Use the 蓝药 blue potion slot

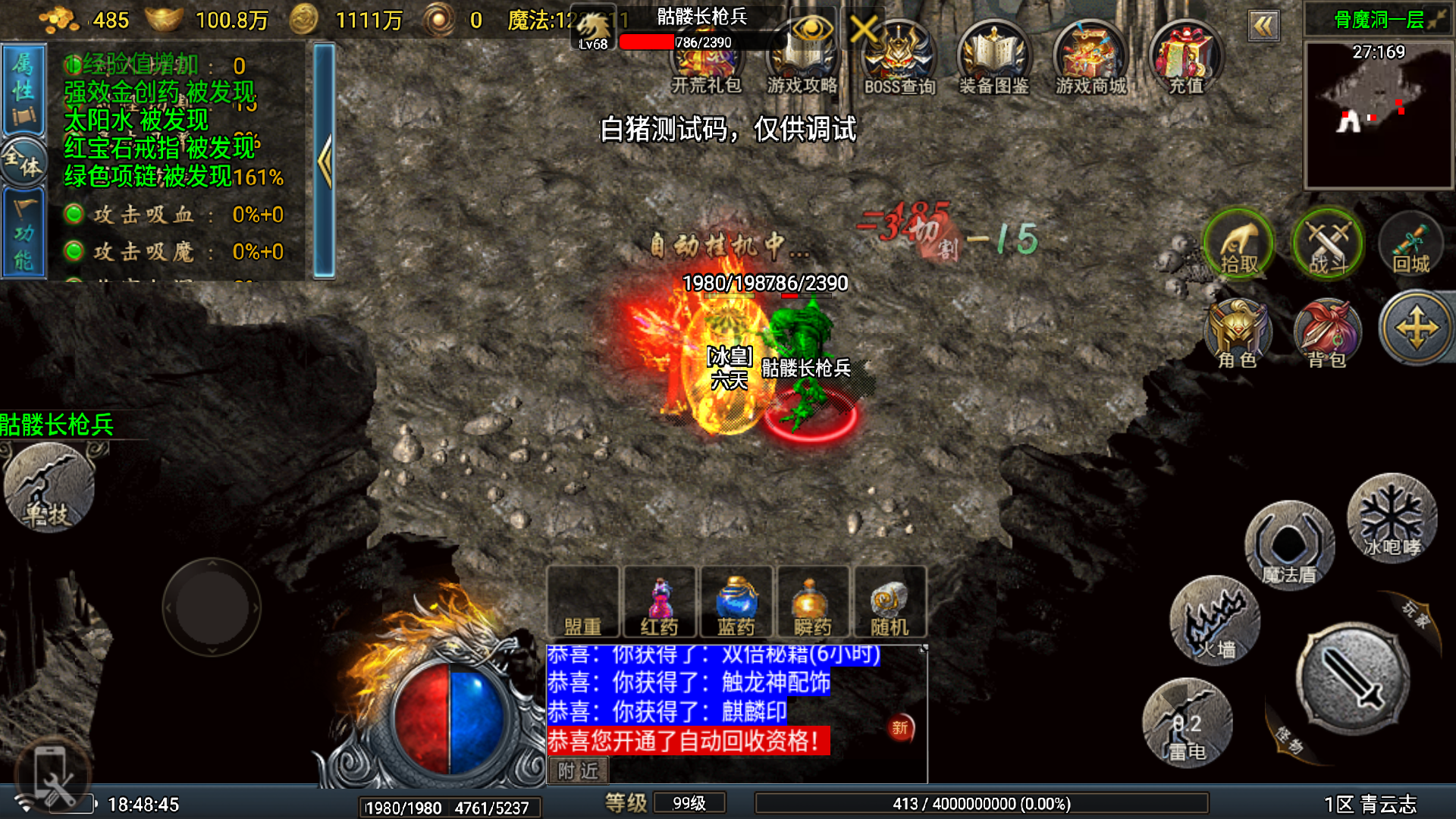click(736, 603)
